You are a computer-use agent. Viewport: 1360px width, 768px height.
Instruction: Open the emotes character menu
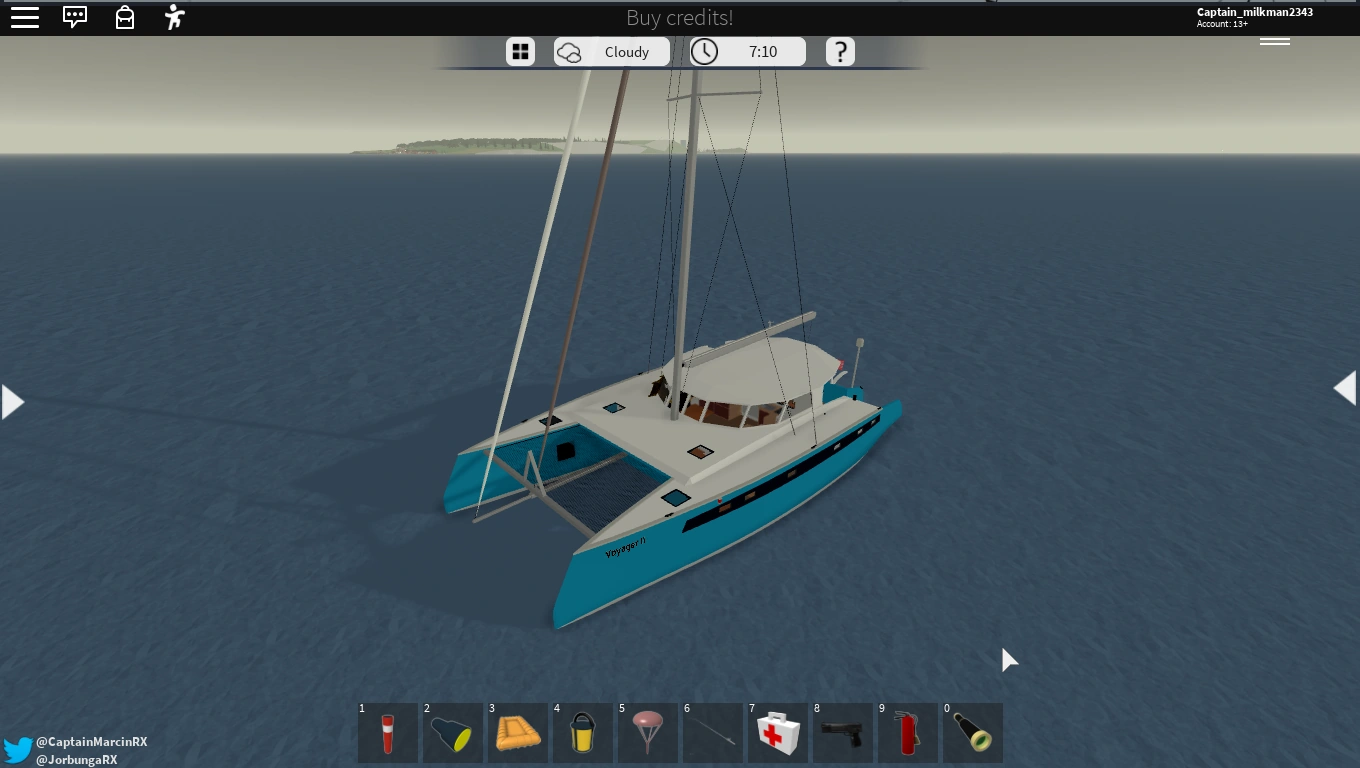[x=174, y=17]
